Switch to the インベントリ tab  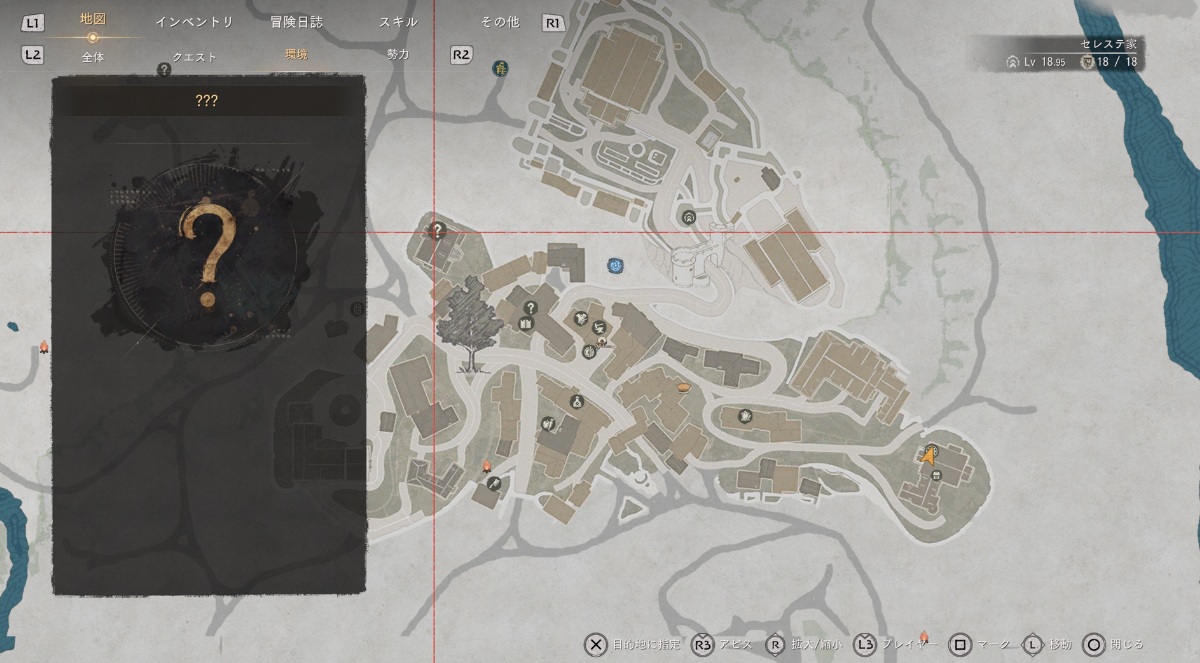[x=194, y=22]
